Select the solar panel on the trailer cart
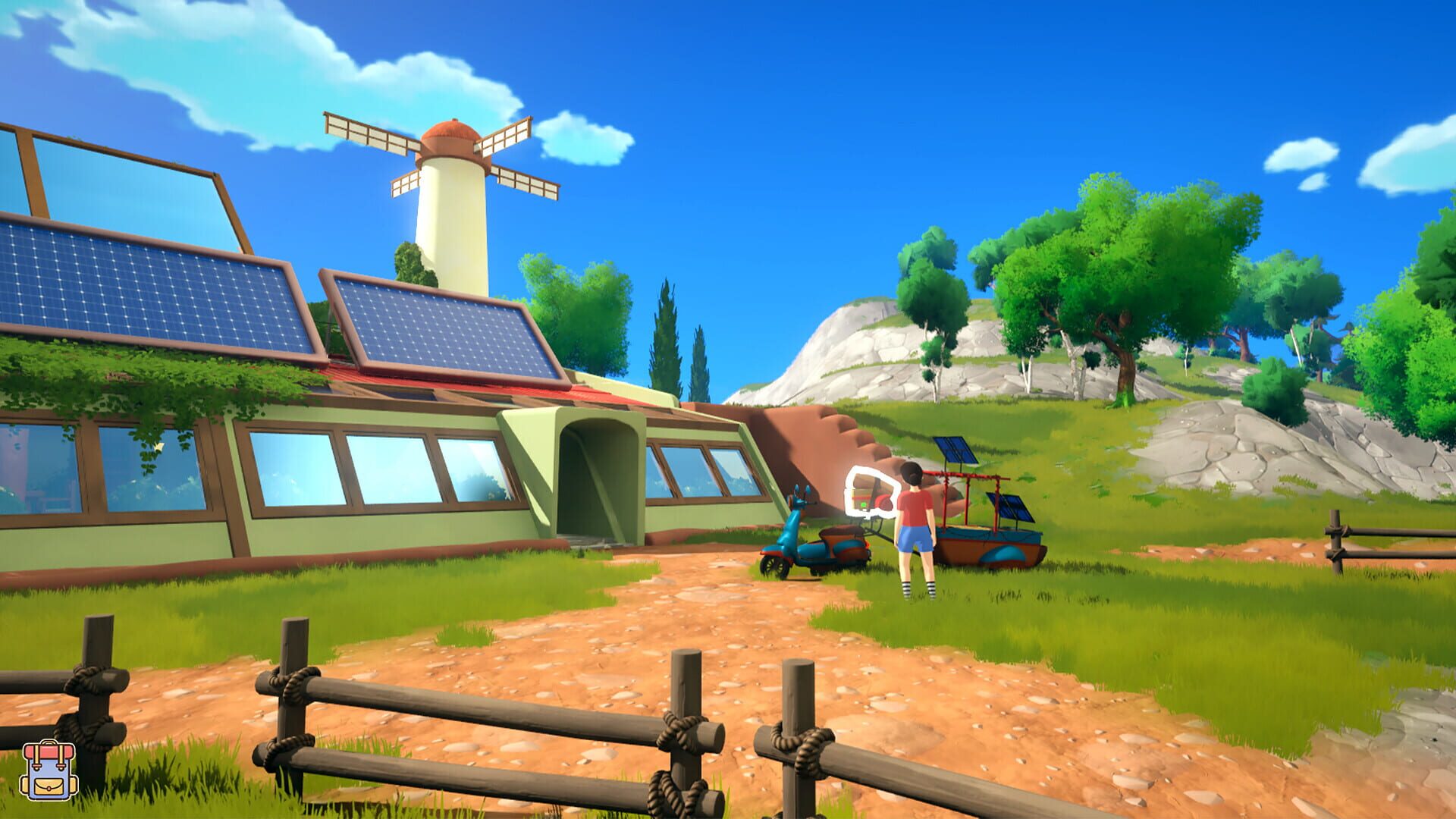 (957, 452)
